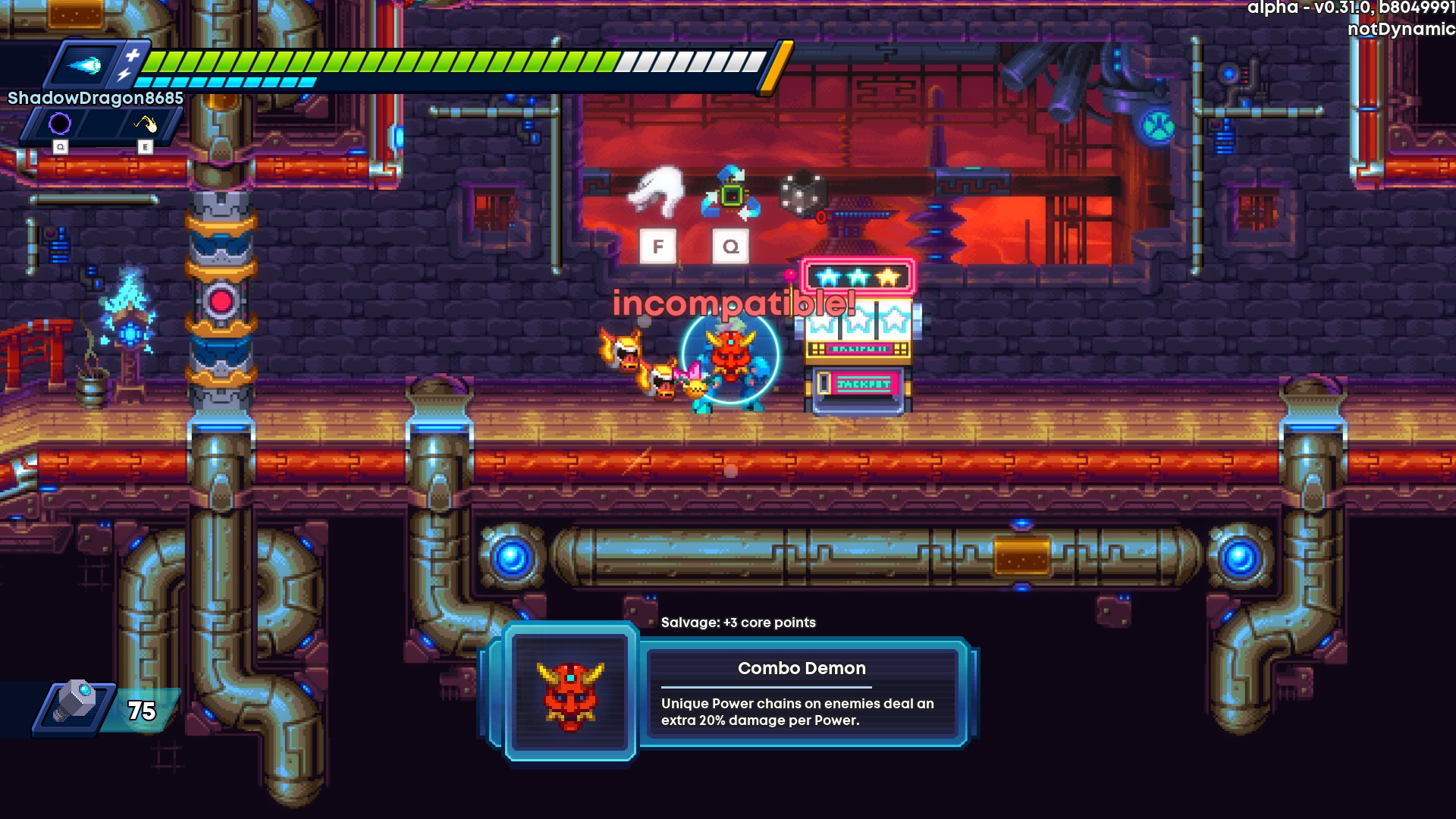Click the white glove pickup icon
The image size is (1456, 819).
coord(657,191)
